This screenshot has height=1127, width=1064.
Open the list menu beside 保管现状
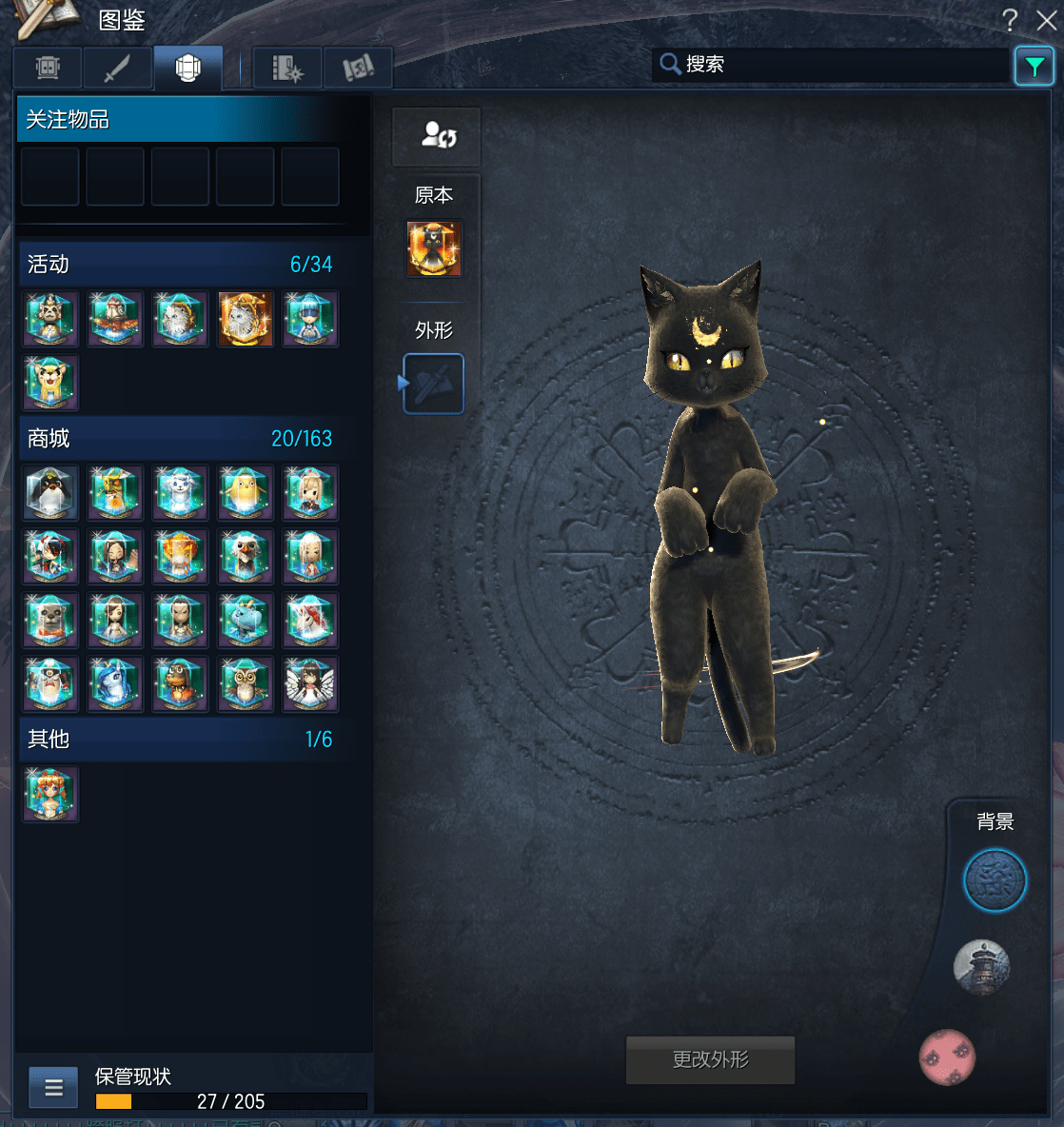point(53,1087)
